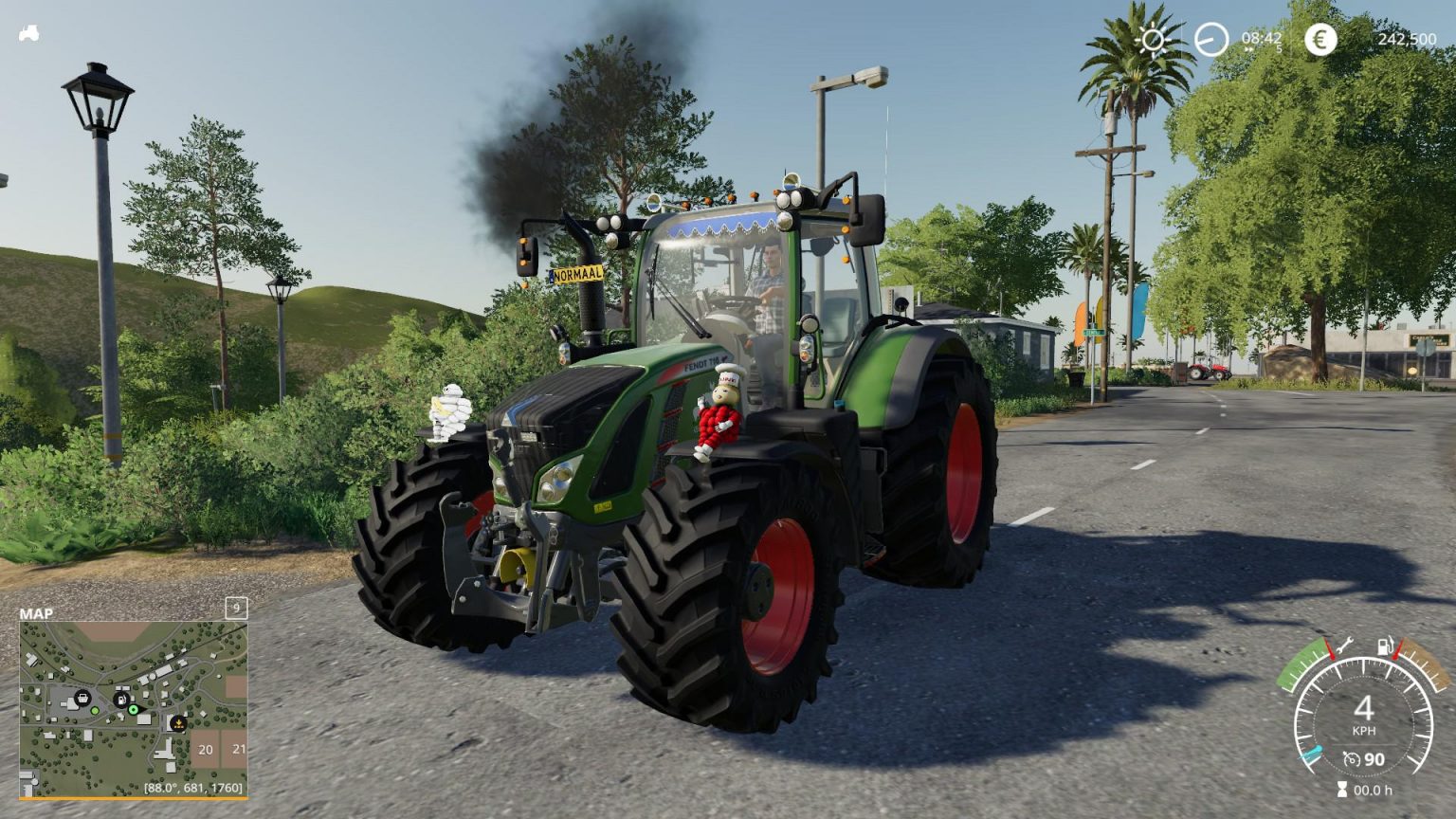The height and width of the screenshot is (819, 1456).
Task: Click the 00.0 h operating hours readout
Action: click(1374, 790)
